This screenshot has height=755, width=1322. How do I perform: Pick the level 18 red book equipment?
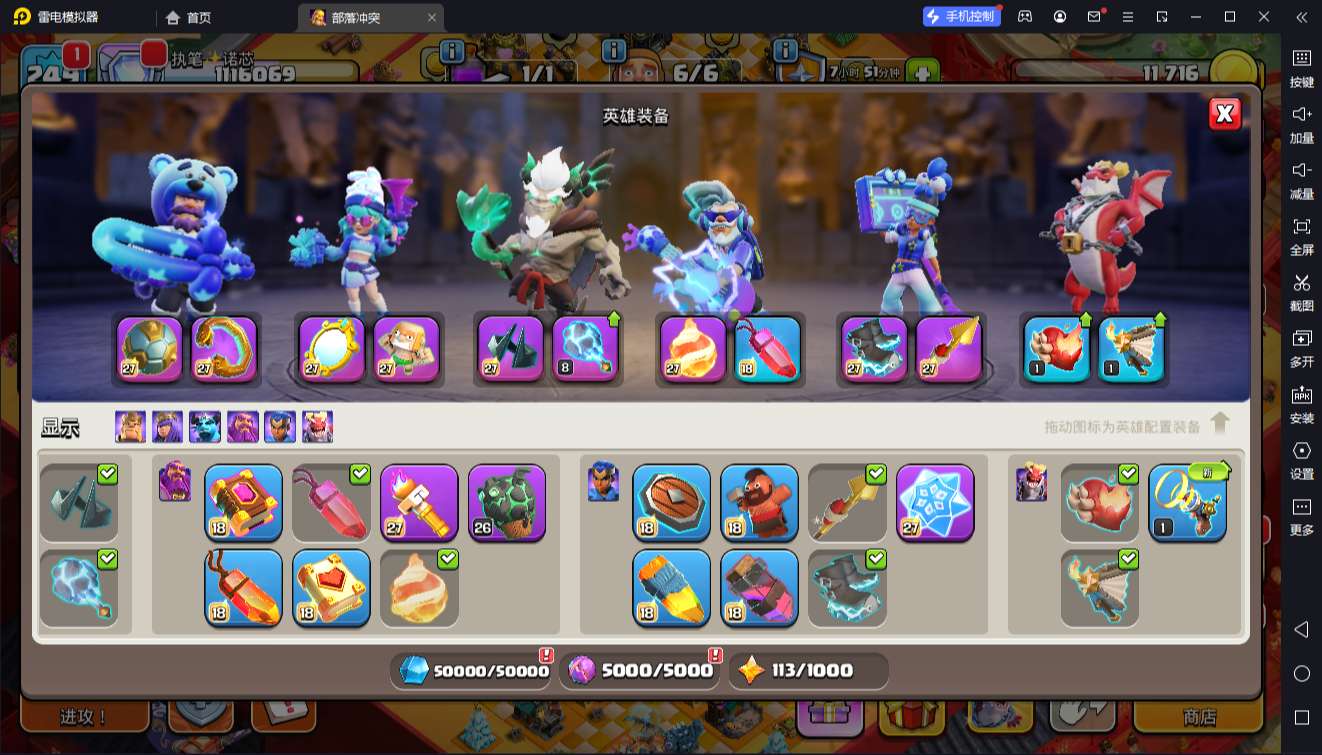click(x=243, y=503)
